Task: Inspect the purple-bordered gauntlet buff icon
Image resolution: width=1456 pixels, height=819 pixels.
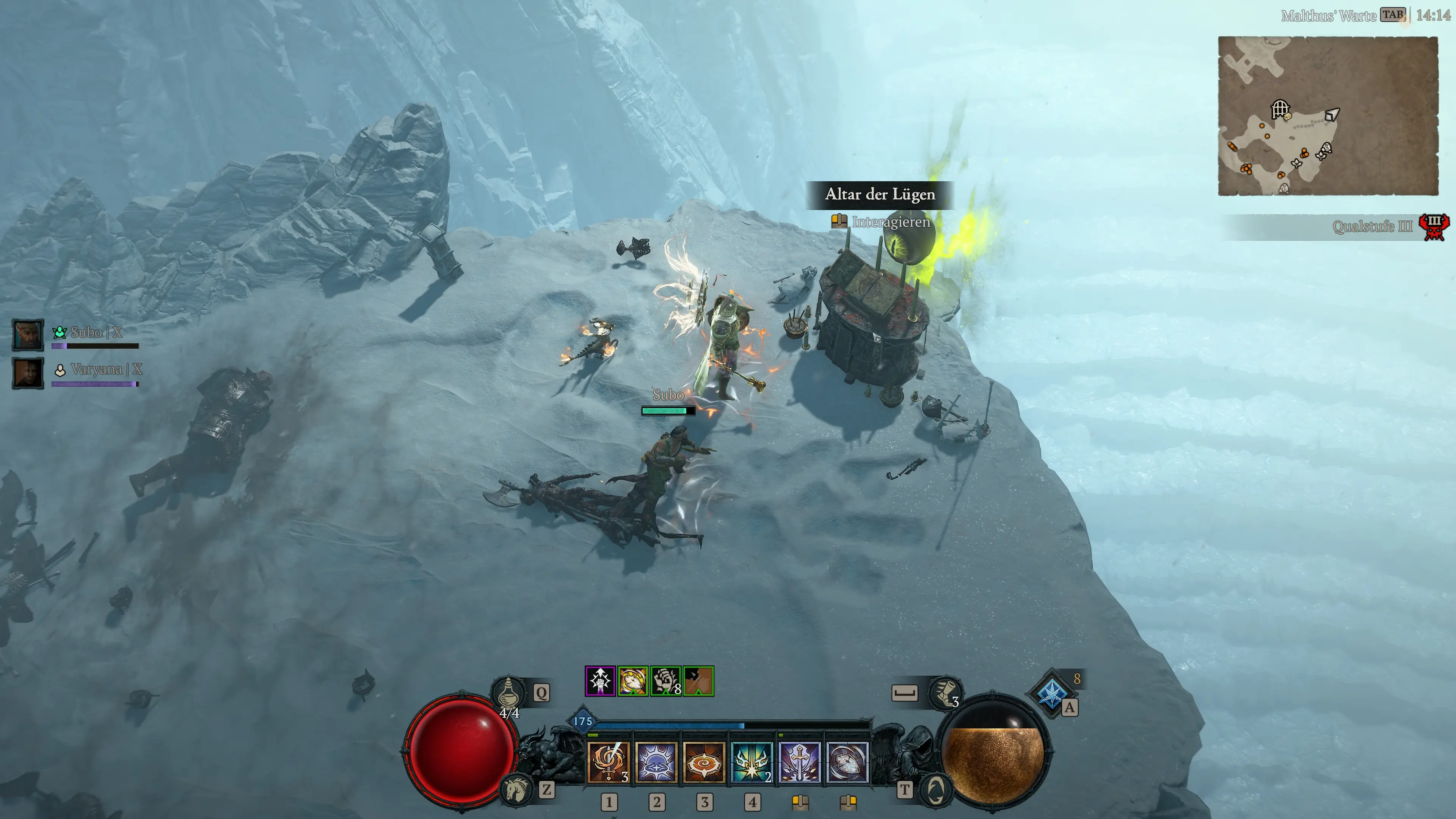Action: point(600,681)
